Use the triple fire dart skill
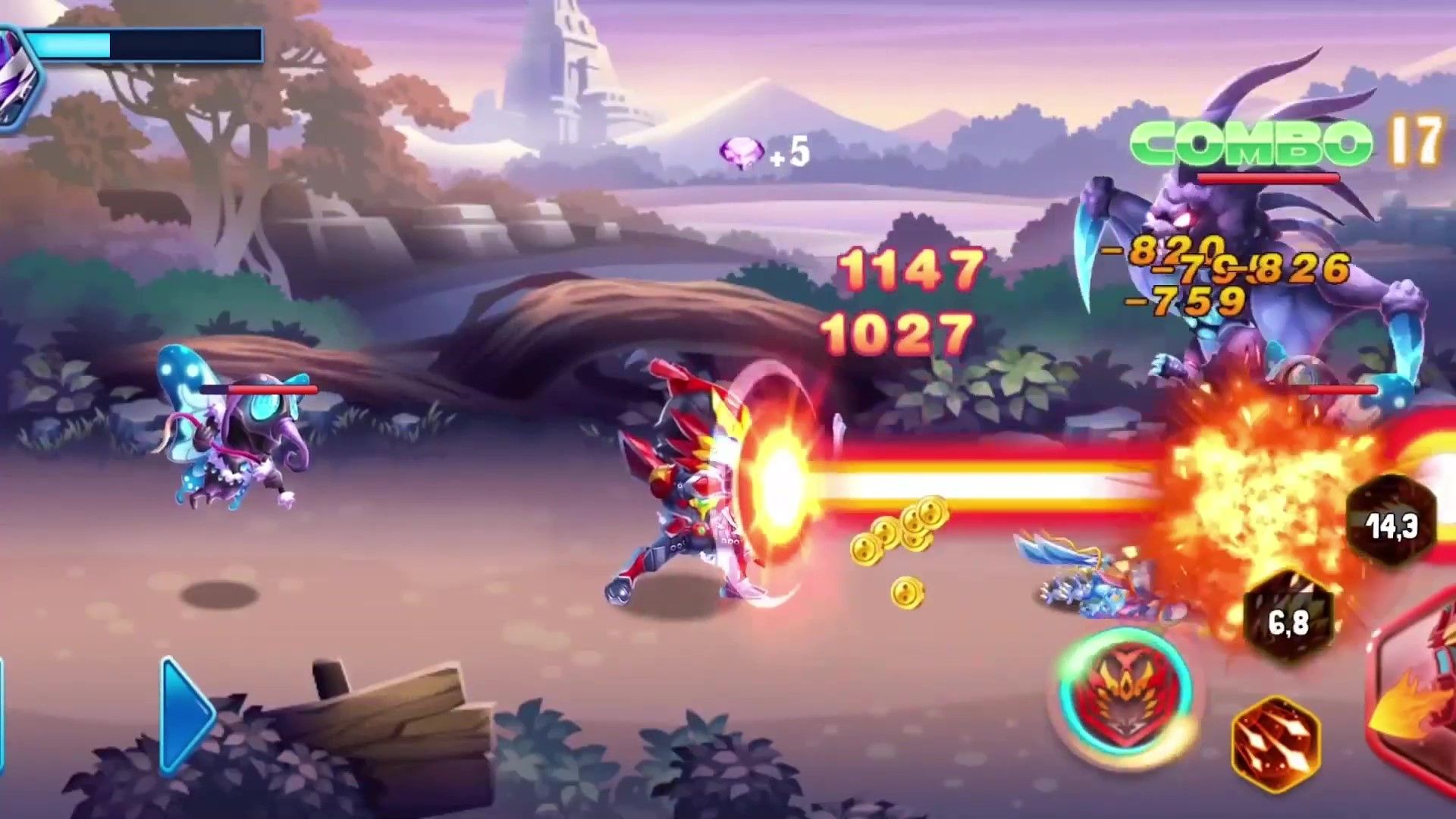 pyautogui.click(x=1276, y=744)
